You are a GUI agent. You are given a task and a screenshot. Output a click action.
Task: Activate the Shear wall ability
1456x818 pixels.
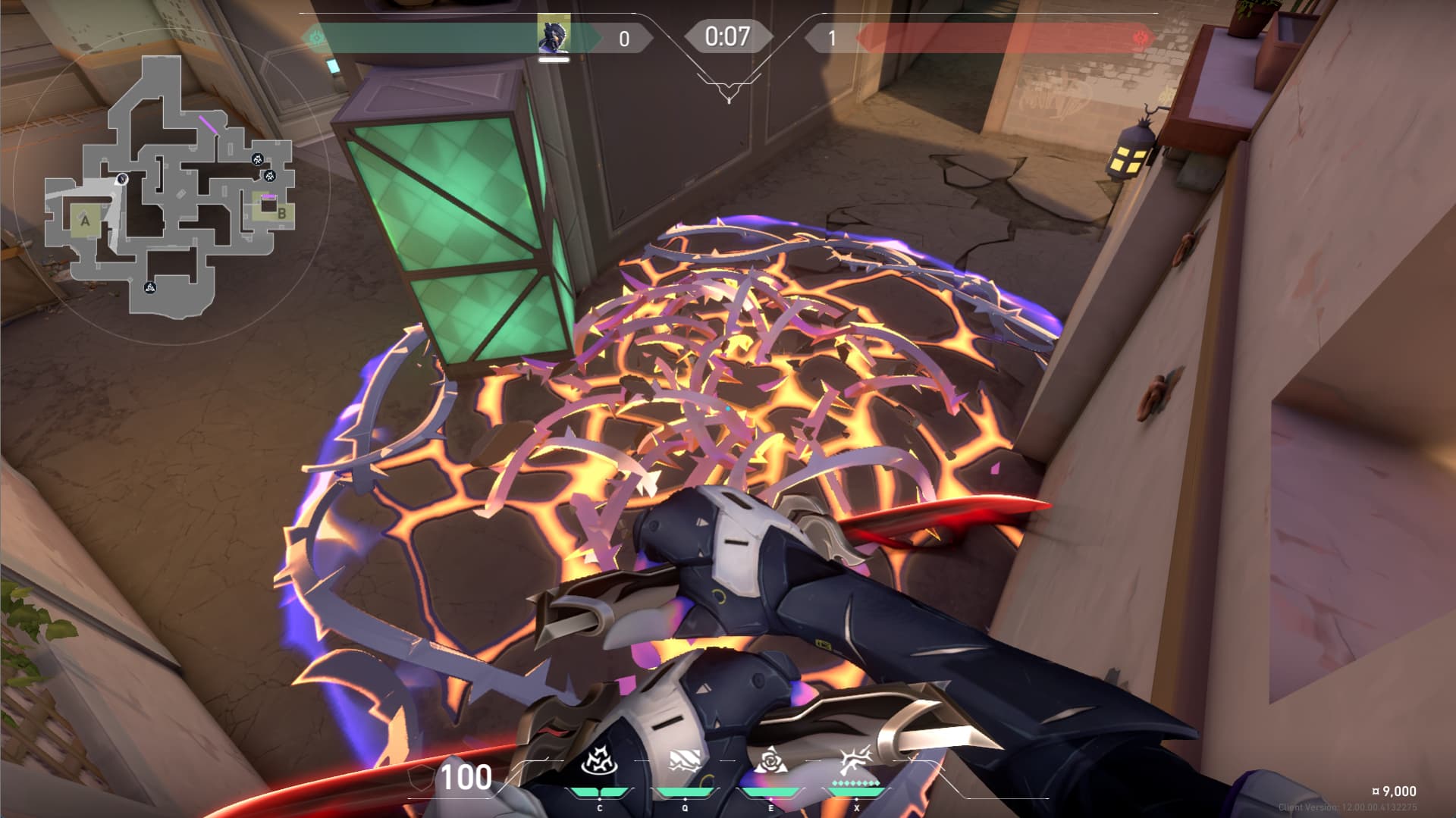(685, 762)
